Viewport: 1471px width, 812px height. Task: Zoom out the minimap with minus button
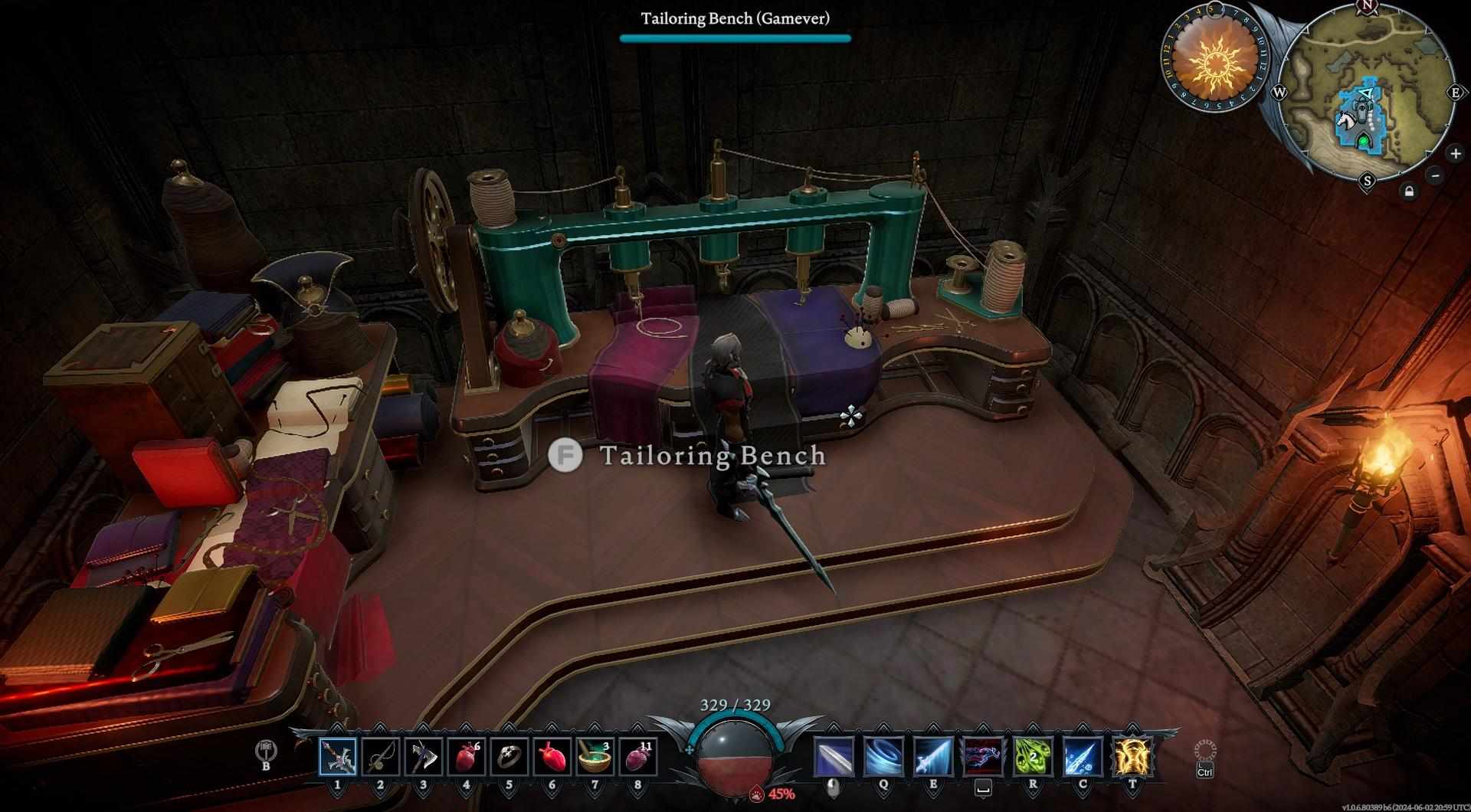click(1436, 175)
